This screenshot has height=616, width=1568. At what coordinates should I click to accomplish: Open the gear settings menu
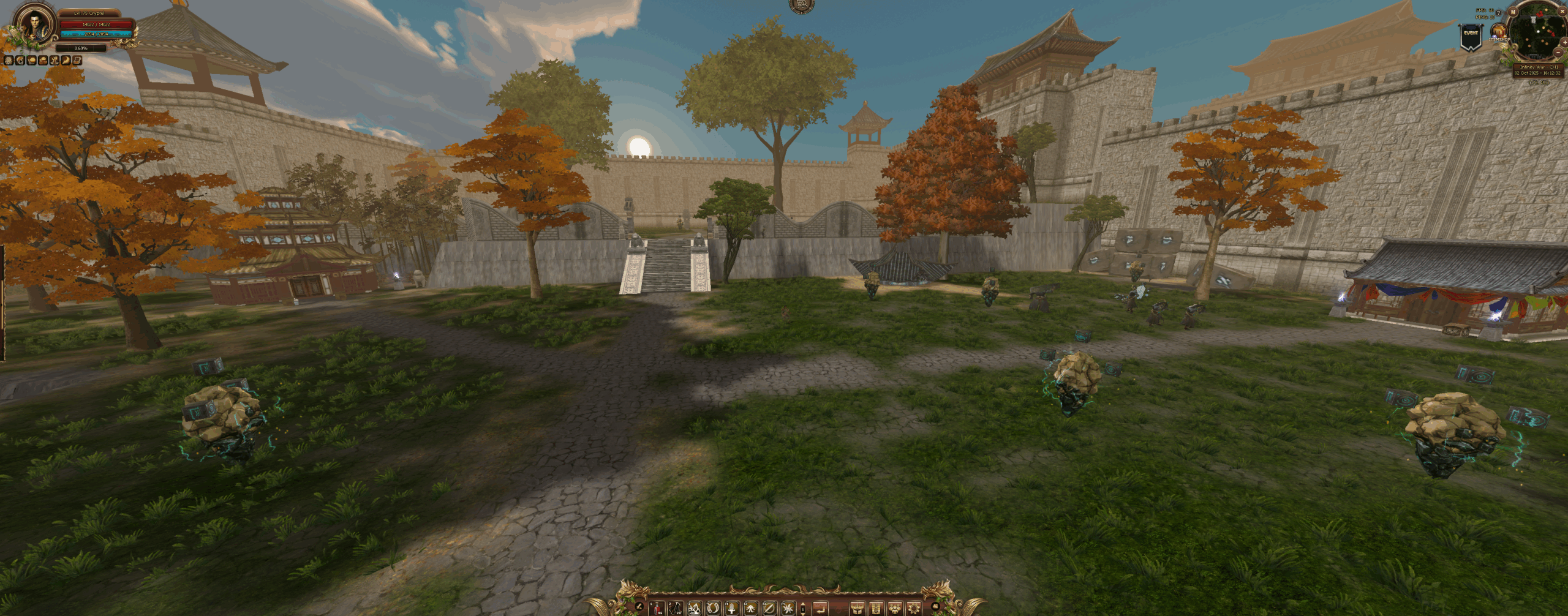click(x=914, y=608)
